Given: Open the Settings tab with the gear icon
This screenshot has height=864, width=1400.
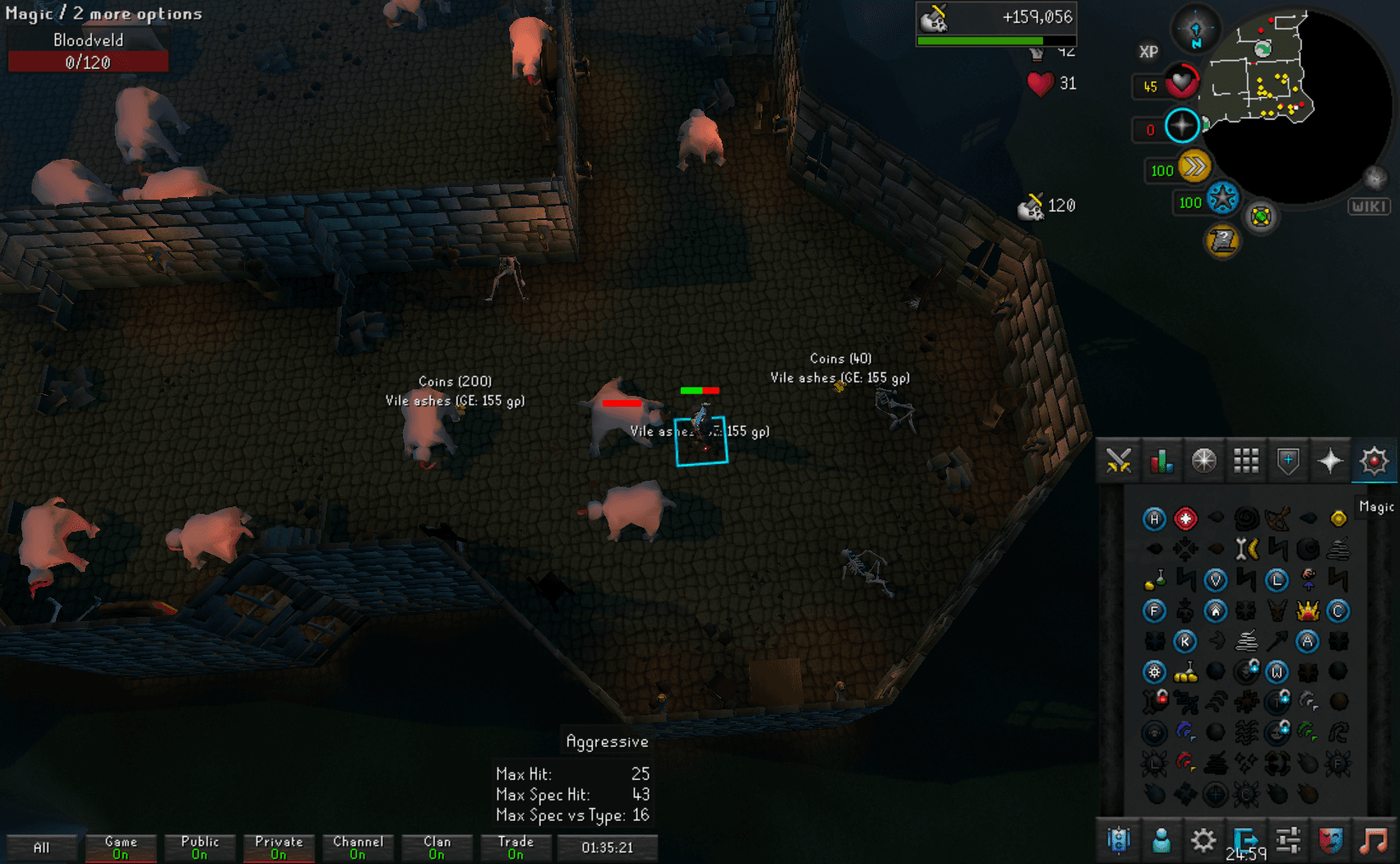Looking at the screenshot, I should [x=1204, y=839].
